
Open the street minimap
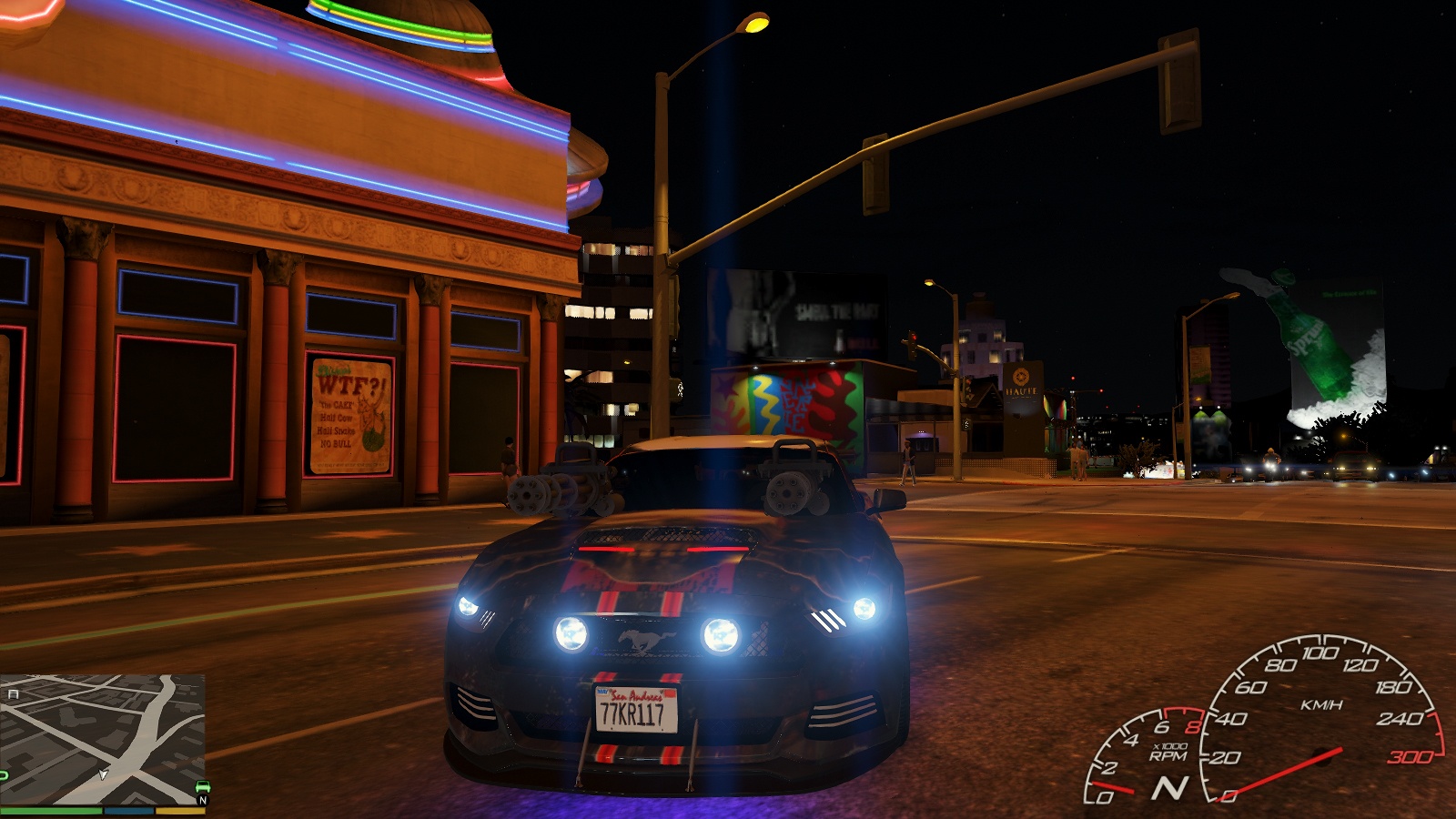click(102, 739)
